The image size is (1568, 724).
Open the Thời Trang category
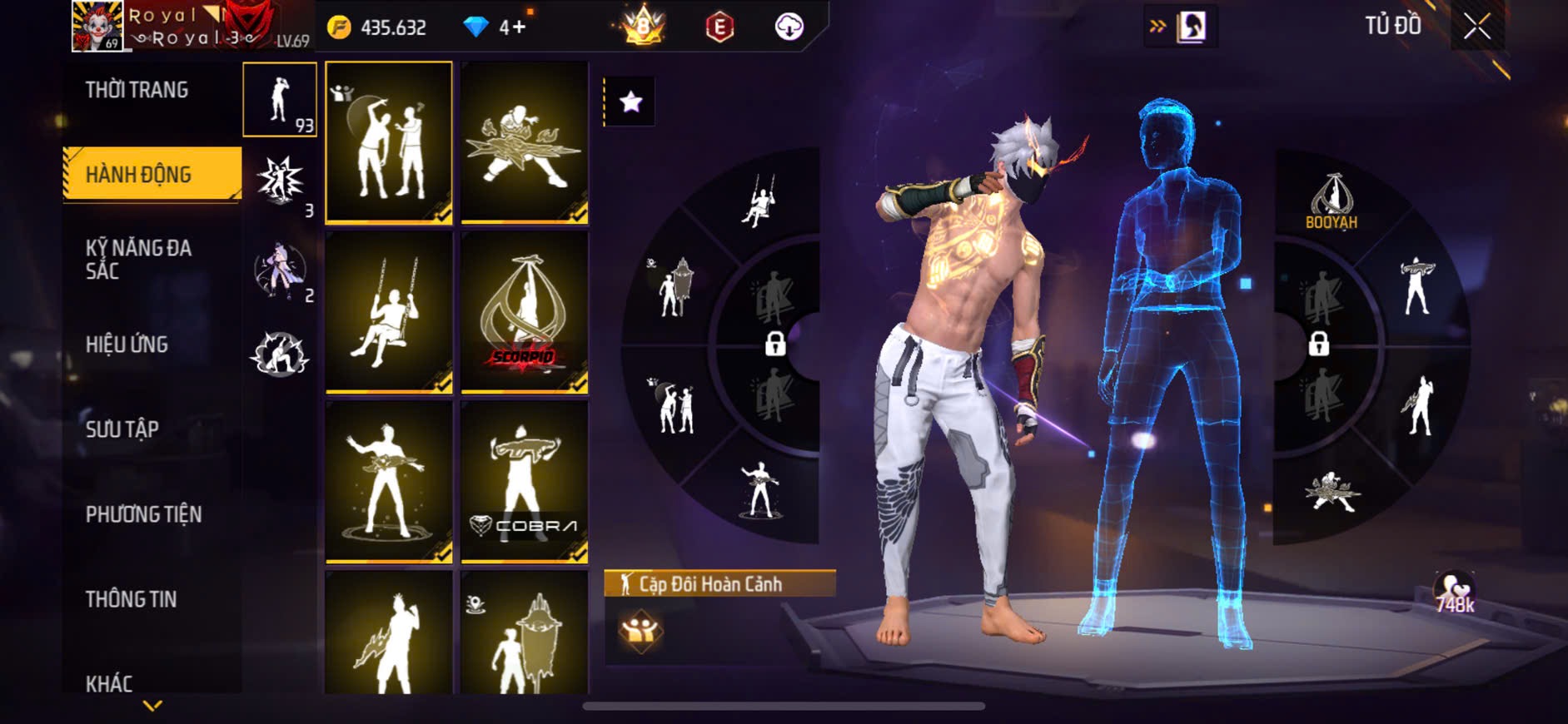[137, 90]
